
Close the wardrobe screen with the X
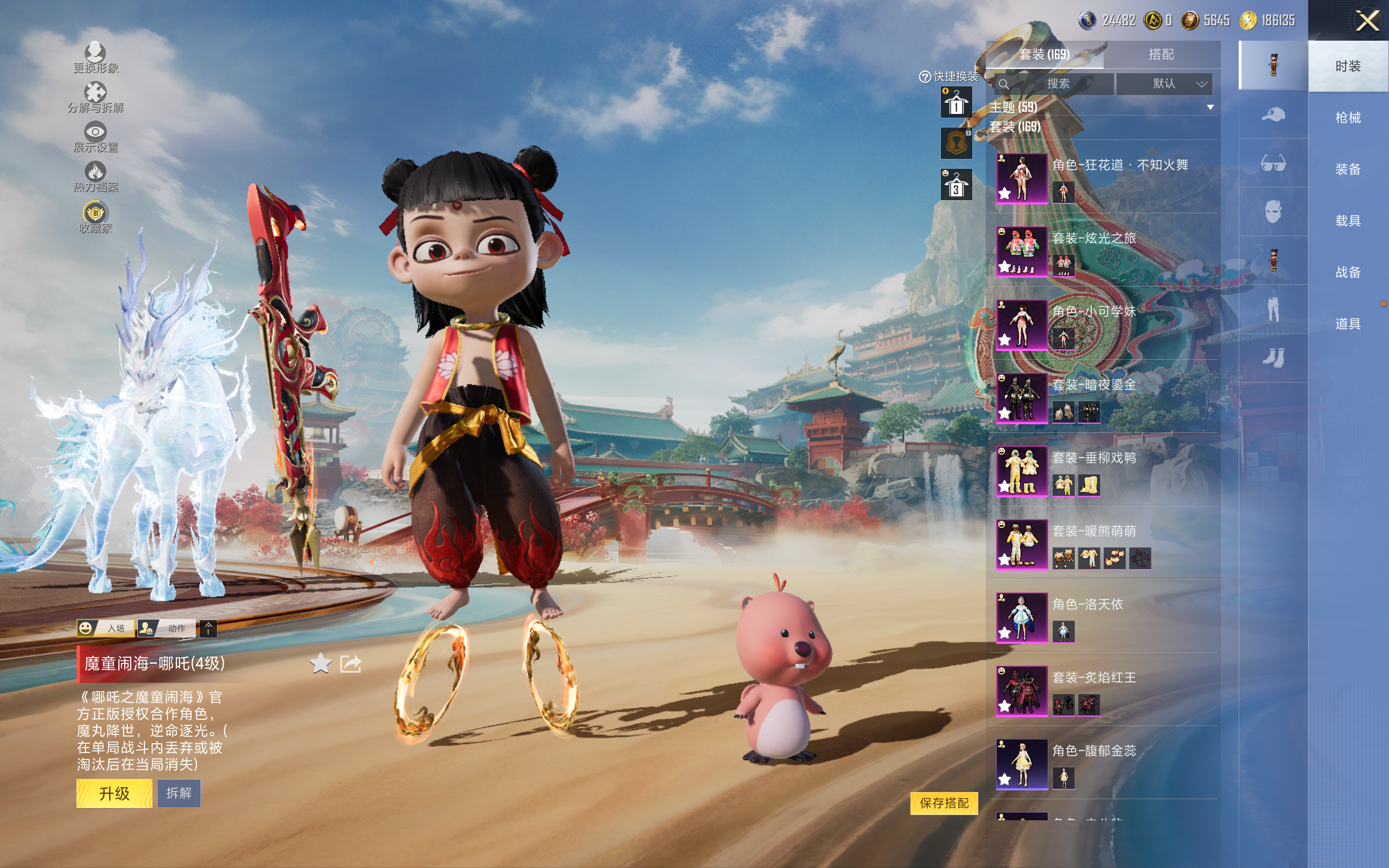[1367, 21]
